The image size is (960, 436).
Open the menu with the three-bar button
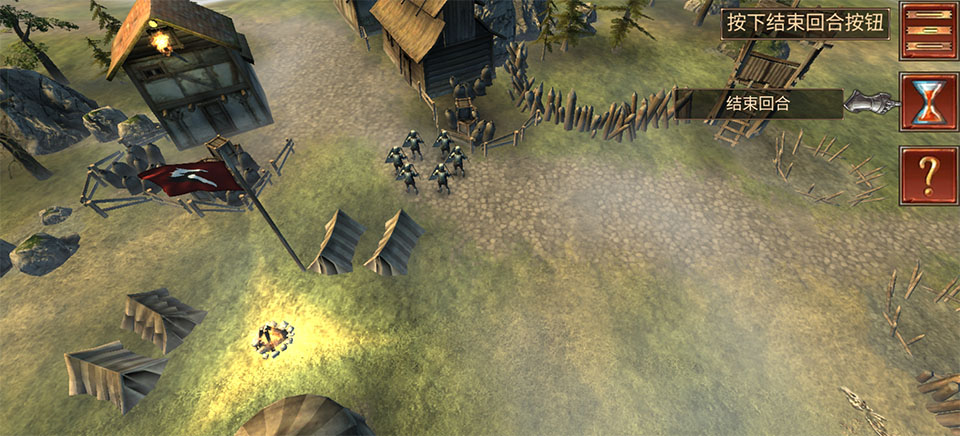(928, 31)
